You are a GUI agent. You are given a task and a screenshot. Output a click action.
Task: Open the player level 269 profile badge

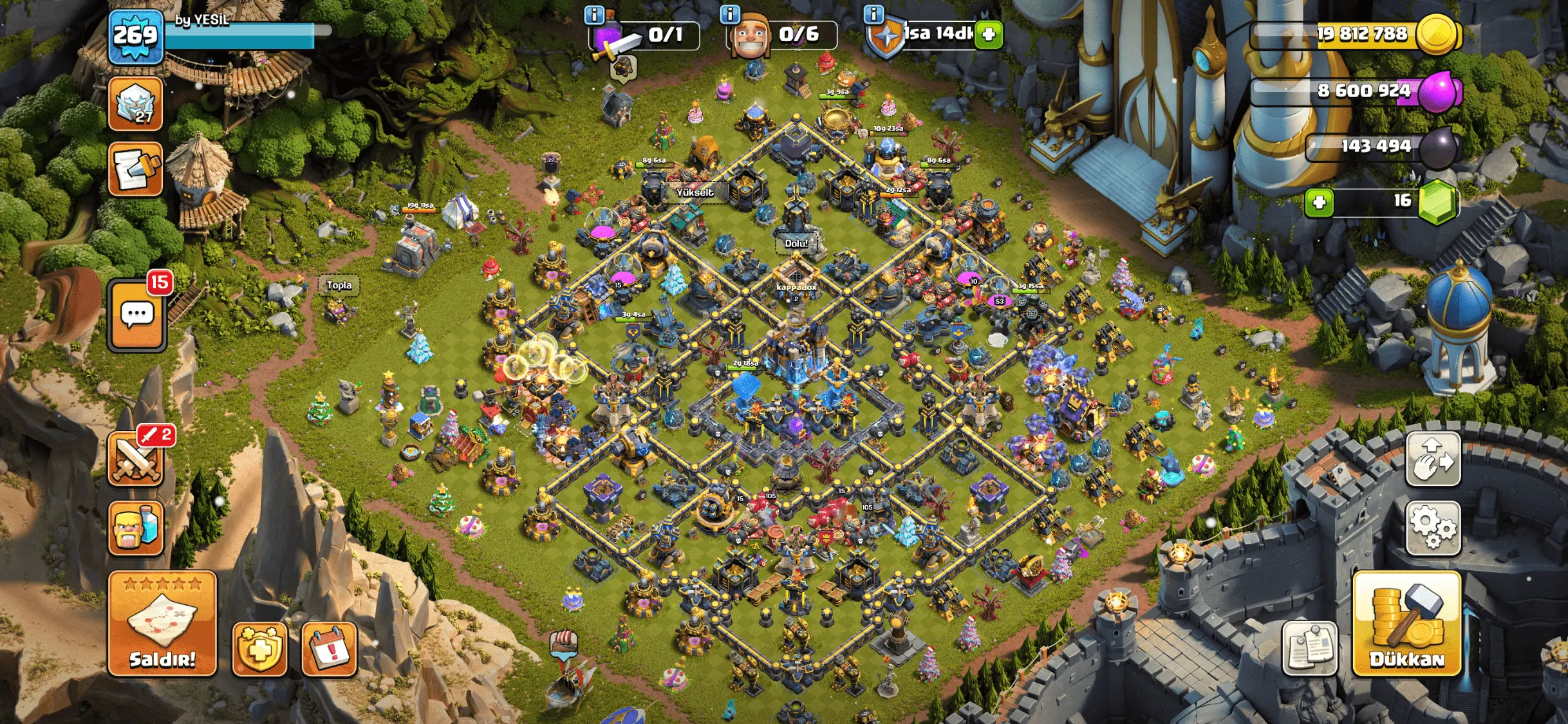point(136,36)
